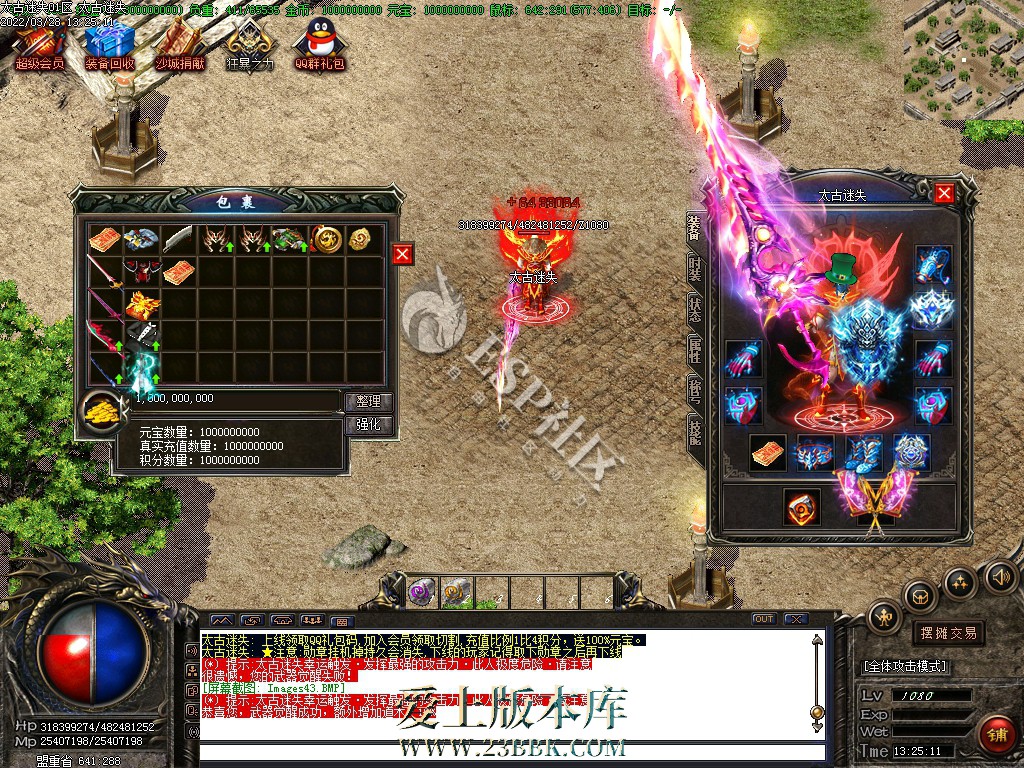The width and height of the screenshot is (1024, 768).
Task: Click the 摆摊交易 stall trade button
Action: point(947,632)
